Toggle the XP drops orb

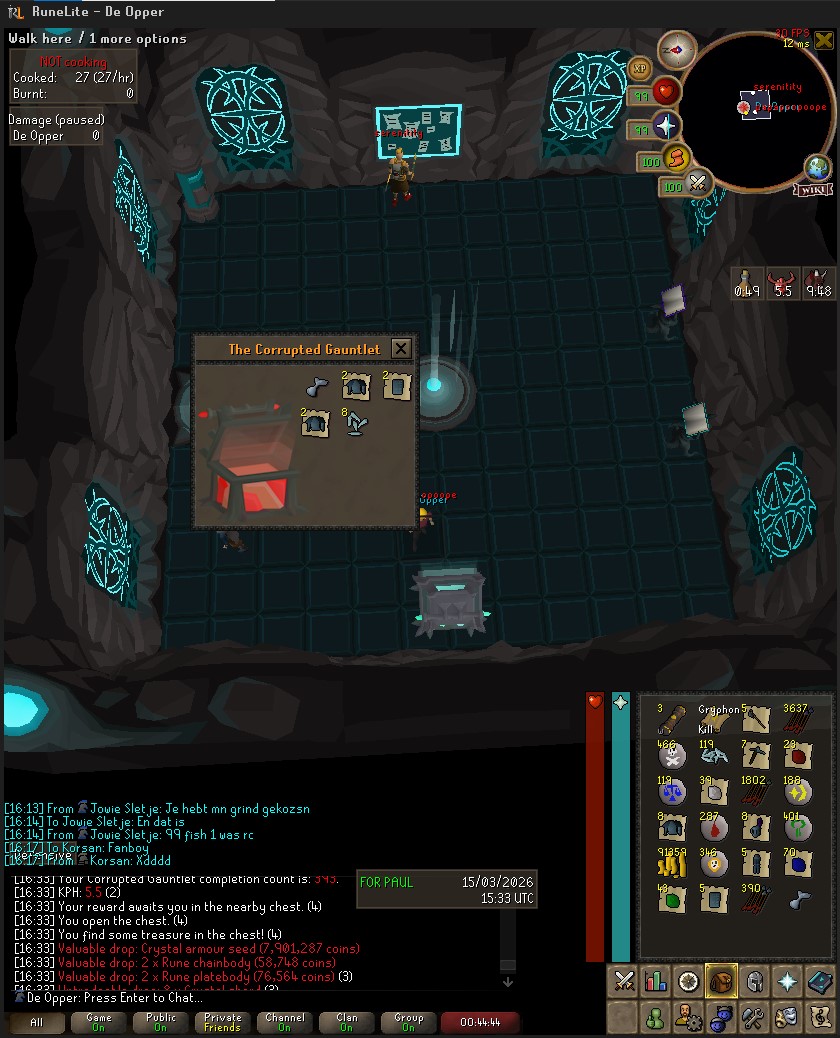coord(641,68)
